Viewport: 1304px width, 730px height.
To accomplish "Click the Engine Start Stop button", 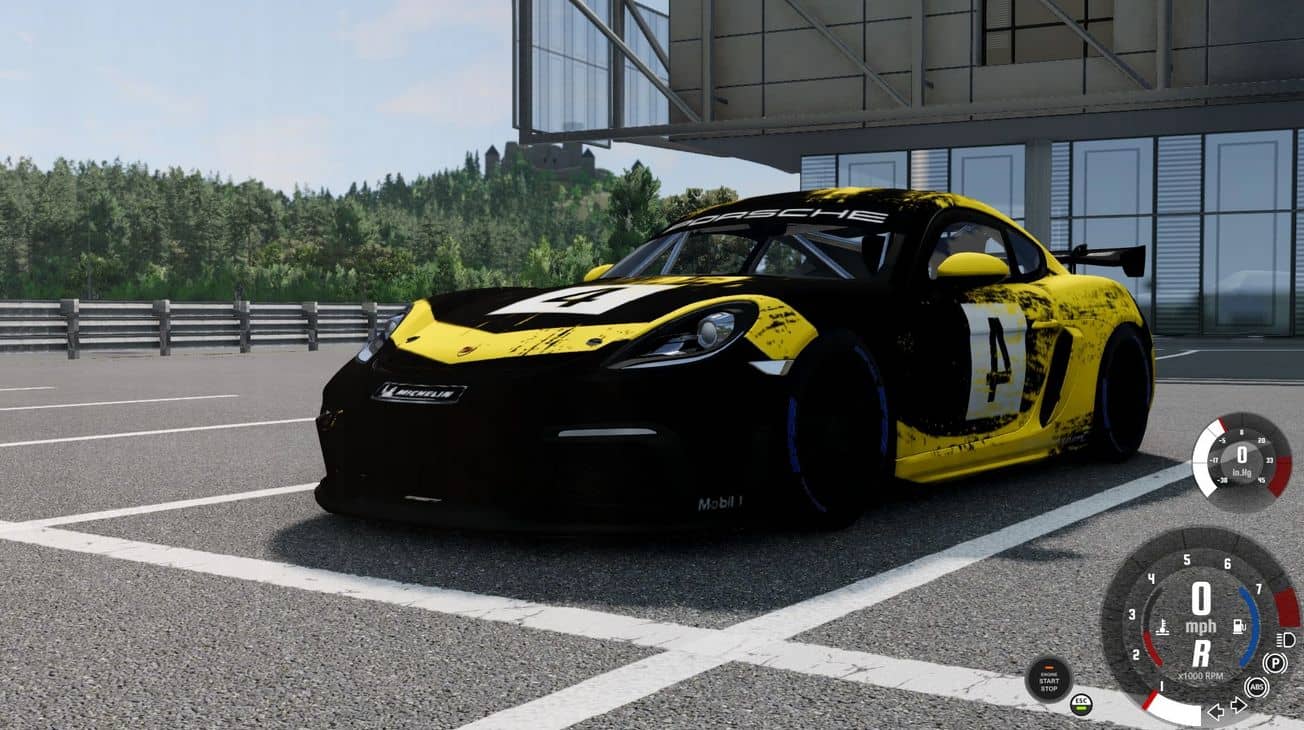I will tap(1048, 679).
